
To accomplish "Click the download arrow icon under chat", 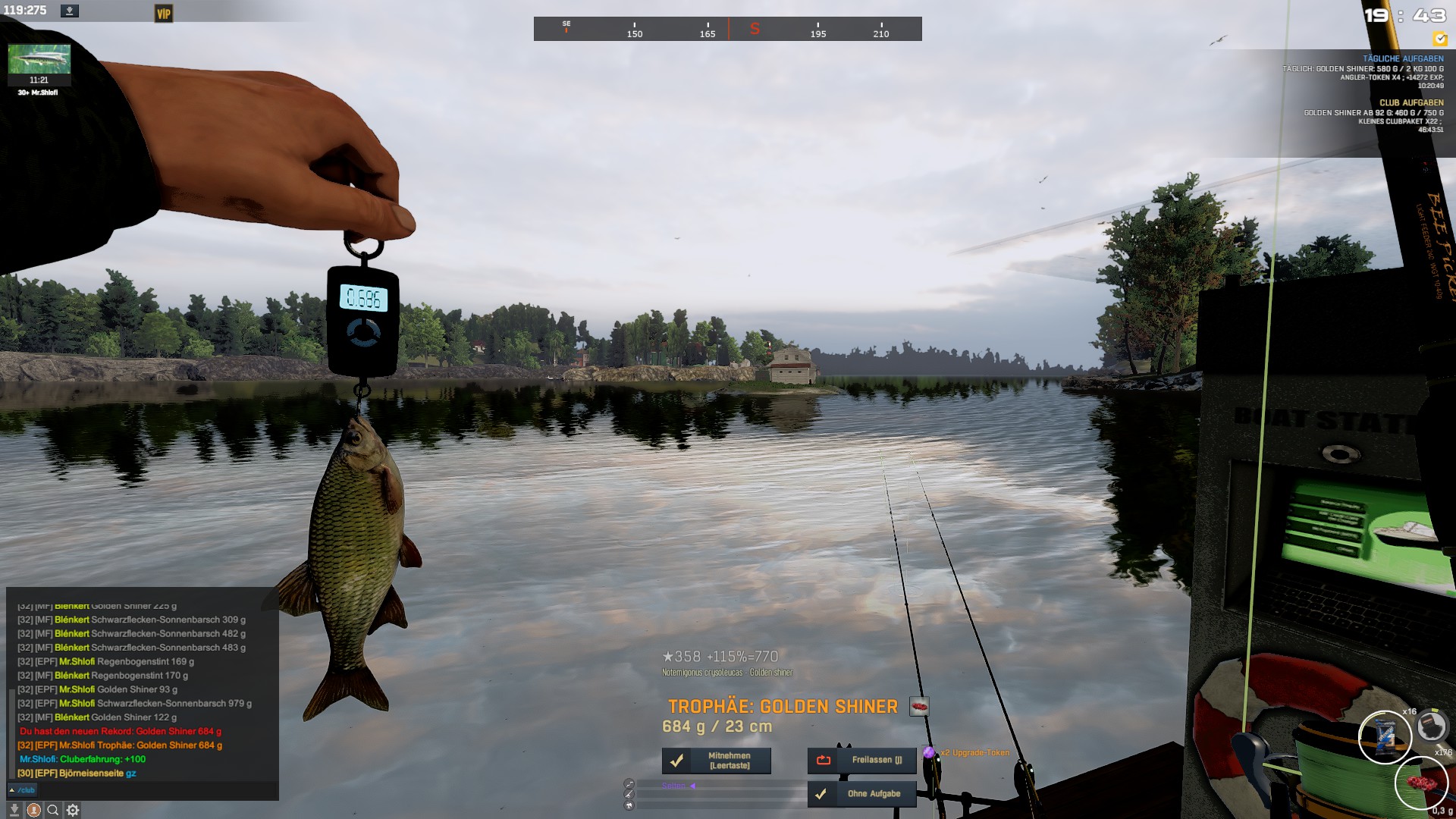I will click(14, 810).
